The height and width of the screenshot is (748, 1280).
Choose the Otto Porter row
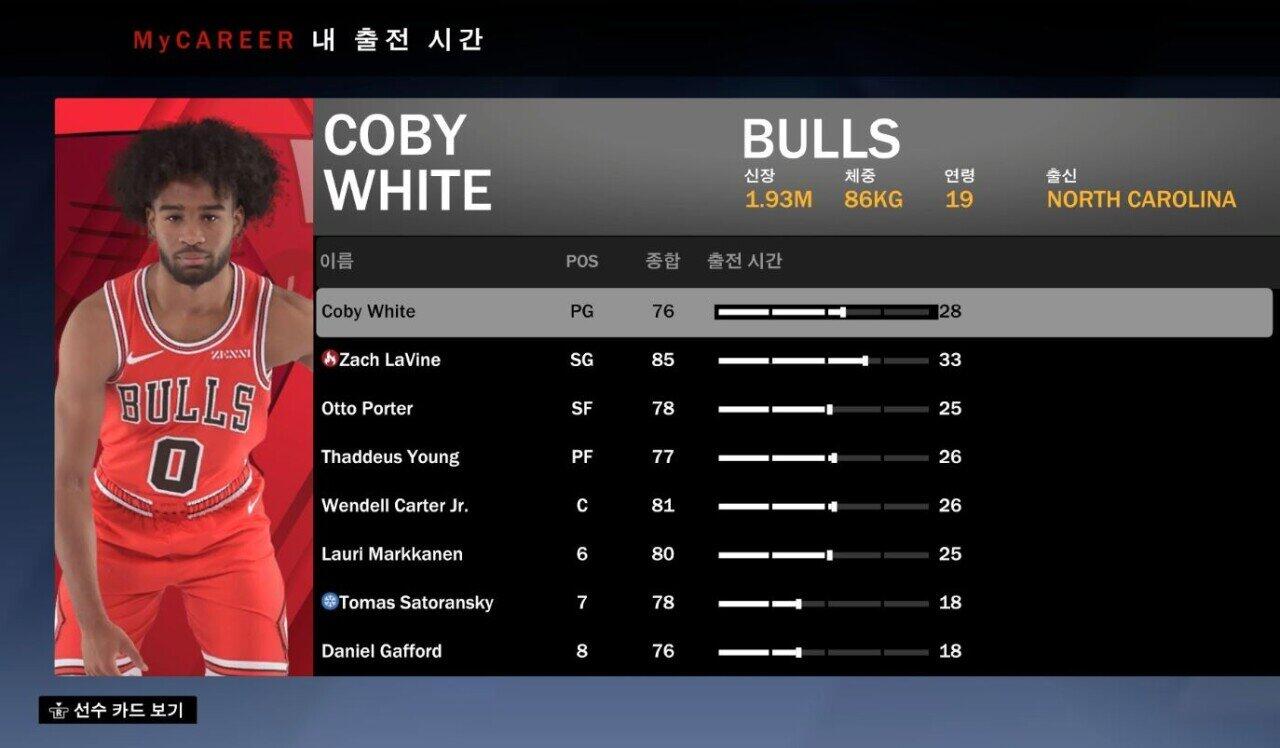[367, 409]
